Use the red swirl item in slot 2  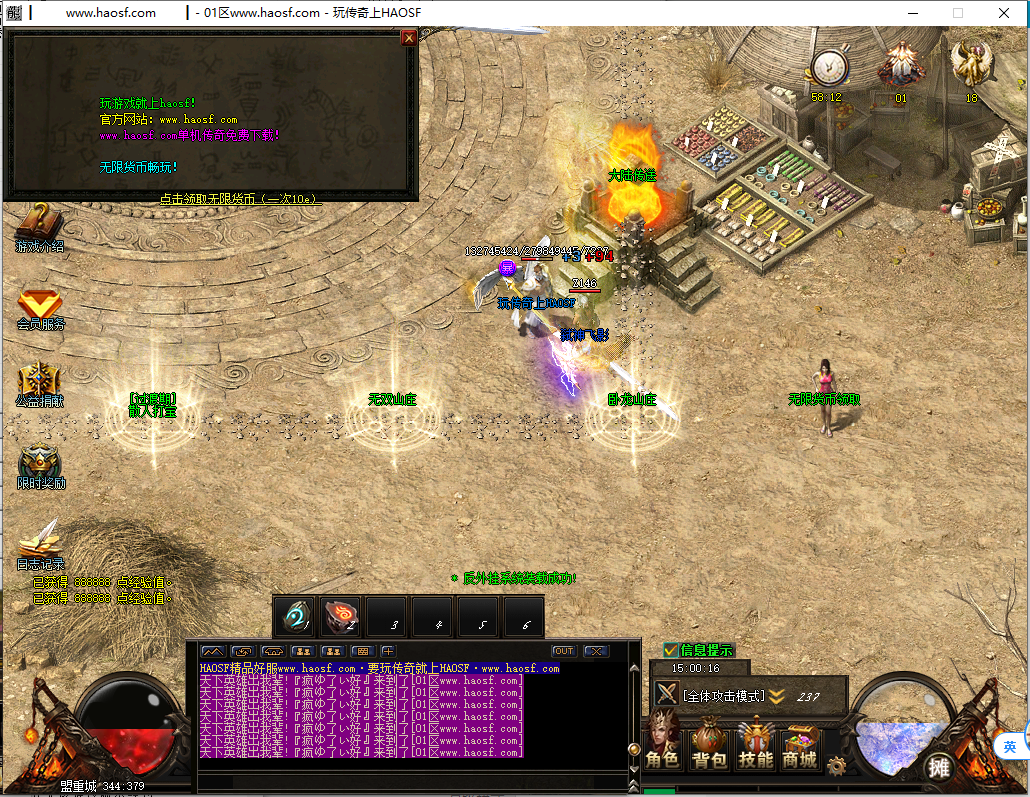[341, 616]
